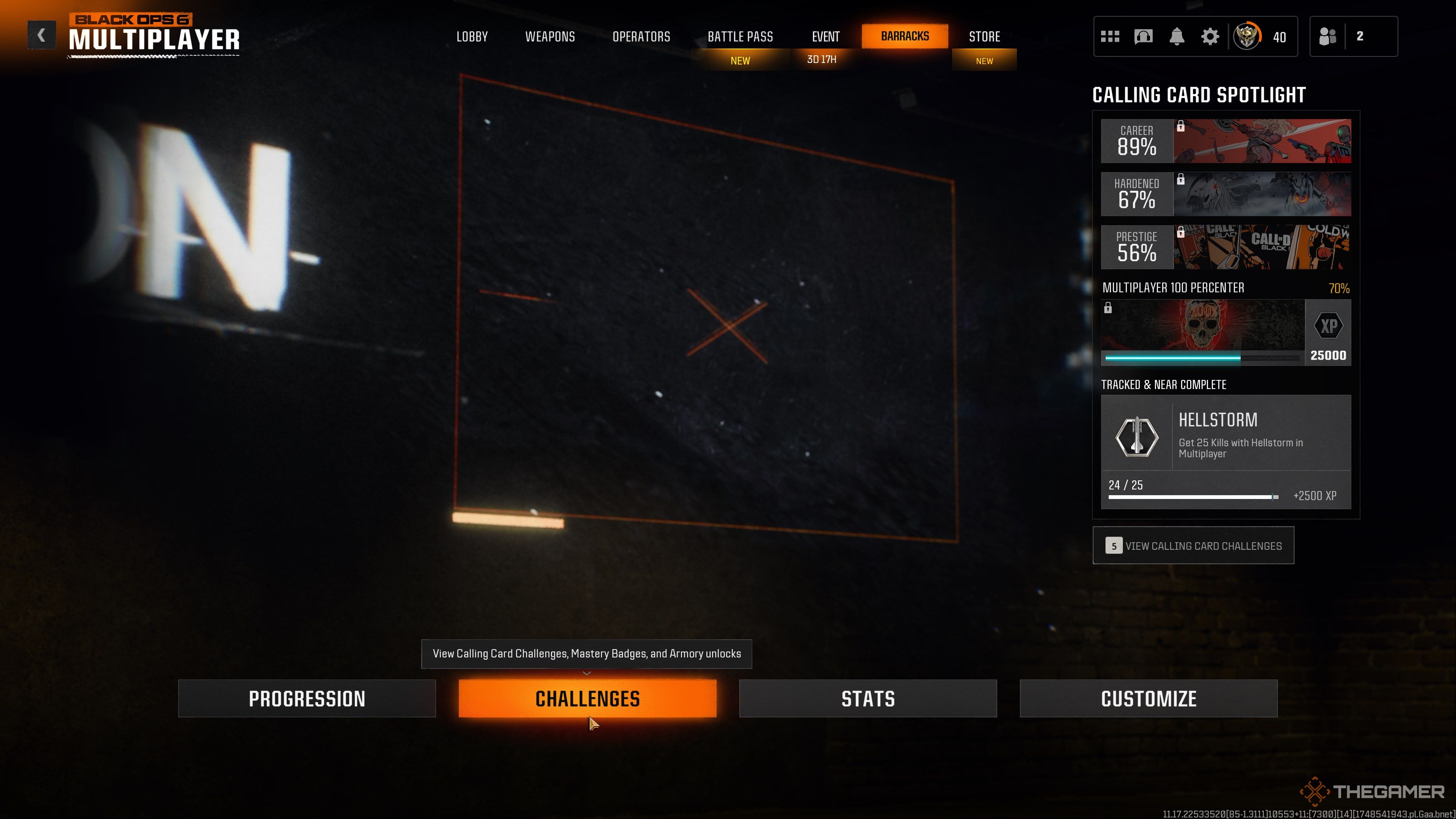Viewport: 1456px width, 819px height.
Task: Open the Store tab
Action: pyautogui.click(x=984, y=37)
